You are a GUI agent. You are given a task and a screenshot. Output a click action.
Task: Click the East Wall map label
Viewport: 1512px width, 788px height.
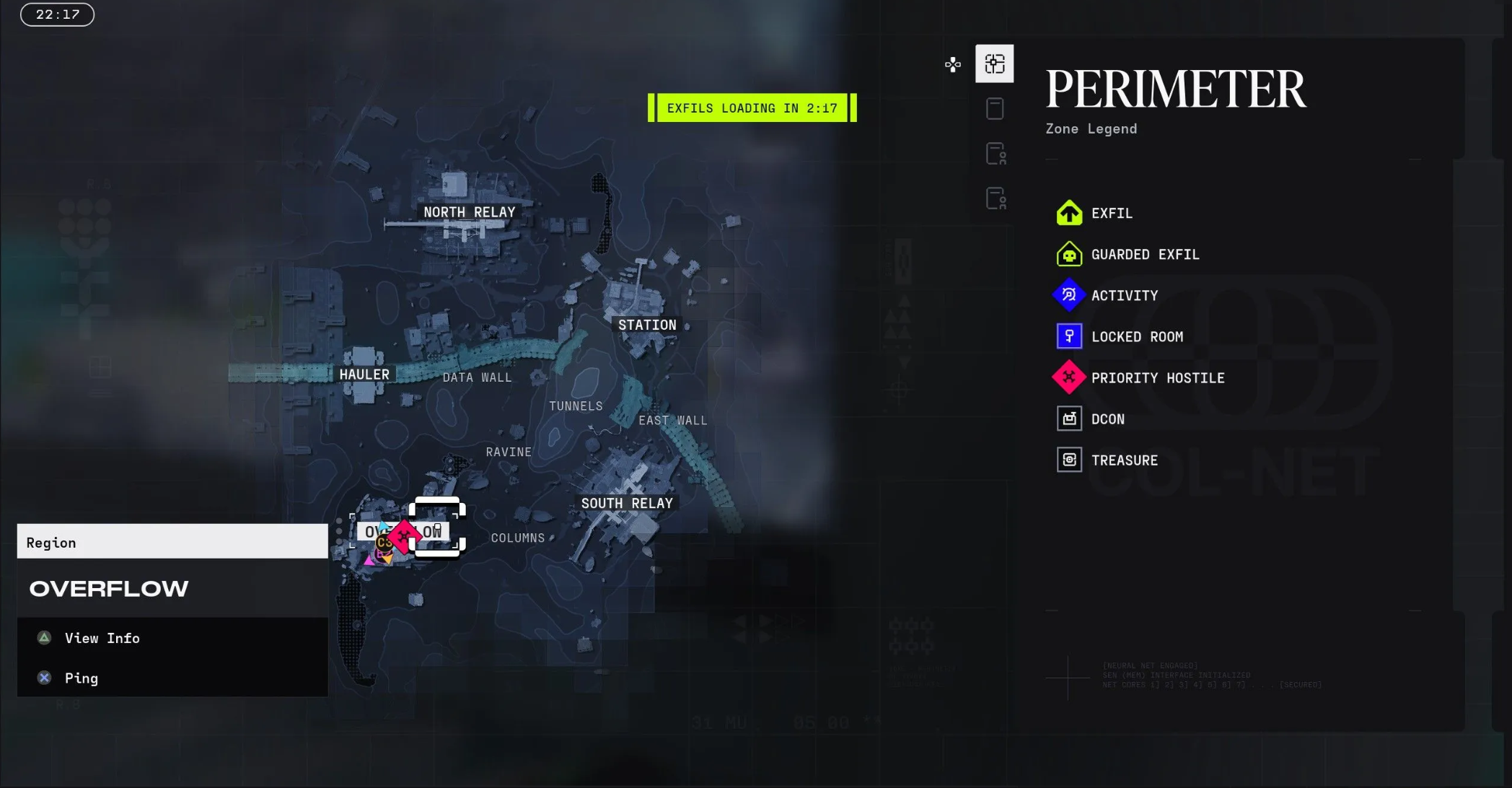[672, 421]
